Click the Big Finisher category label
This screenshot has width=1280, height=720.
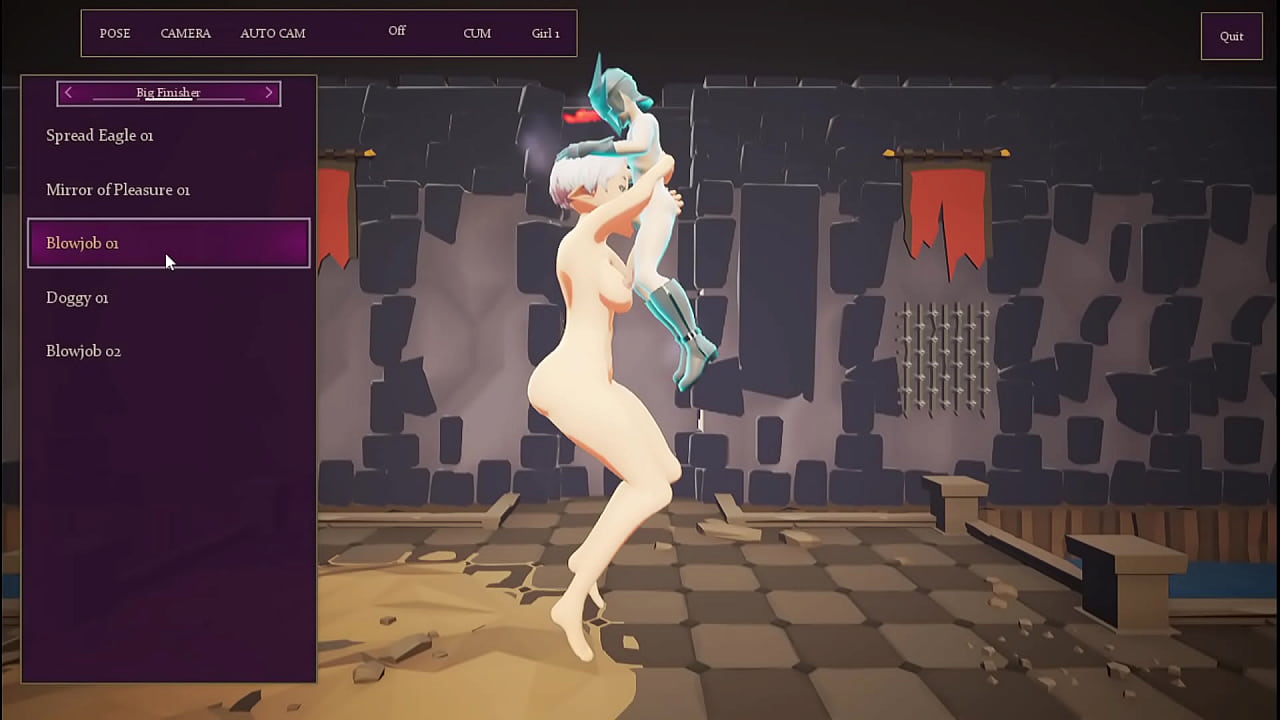(168, 92)
